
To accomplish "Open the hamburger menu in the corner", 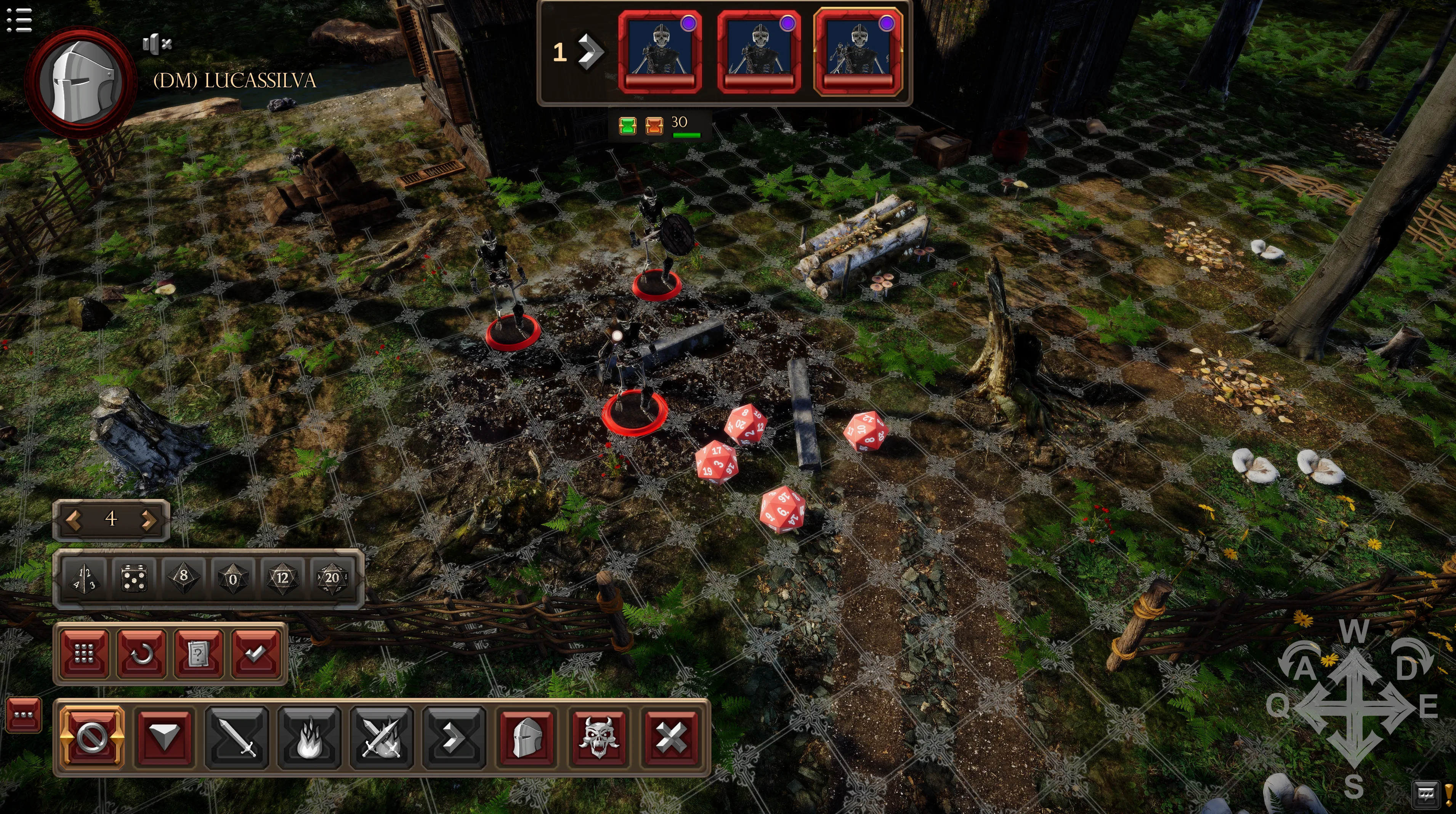I will (x=19, y=19).
